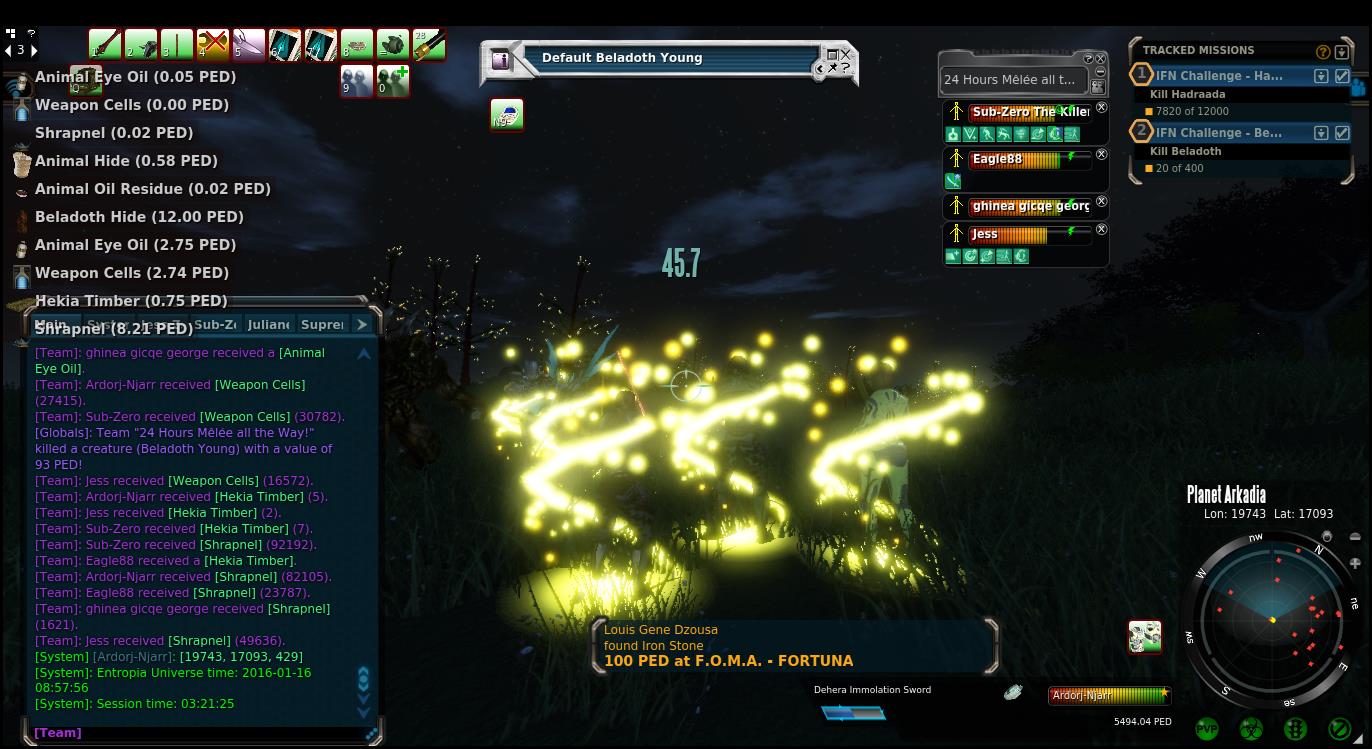
Task: Remove Jess from the team list
Action: coord(1101,230)
